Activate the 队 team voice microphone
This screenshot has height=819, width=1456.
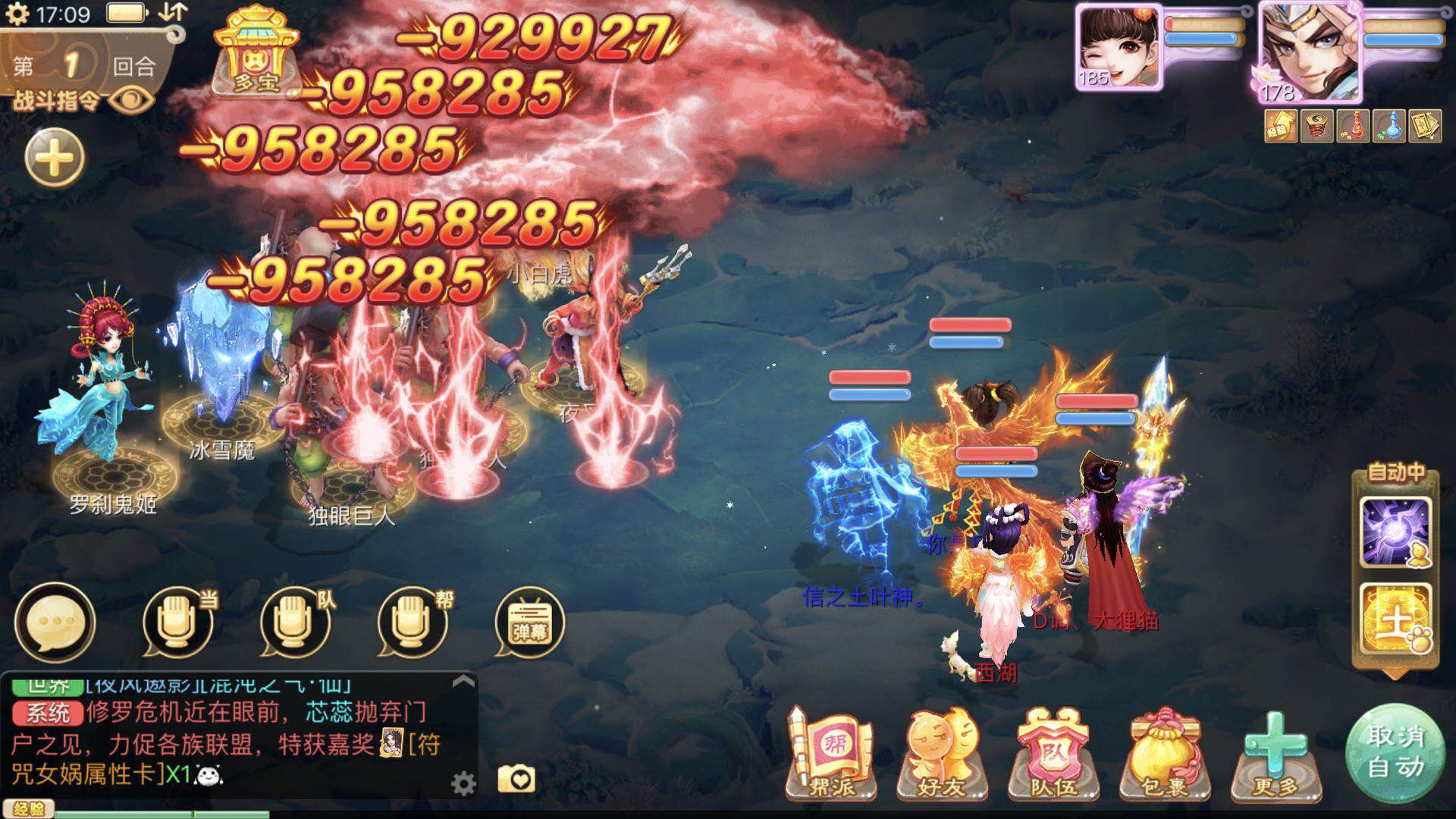pyautogui.click(x=295, y=623)
